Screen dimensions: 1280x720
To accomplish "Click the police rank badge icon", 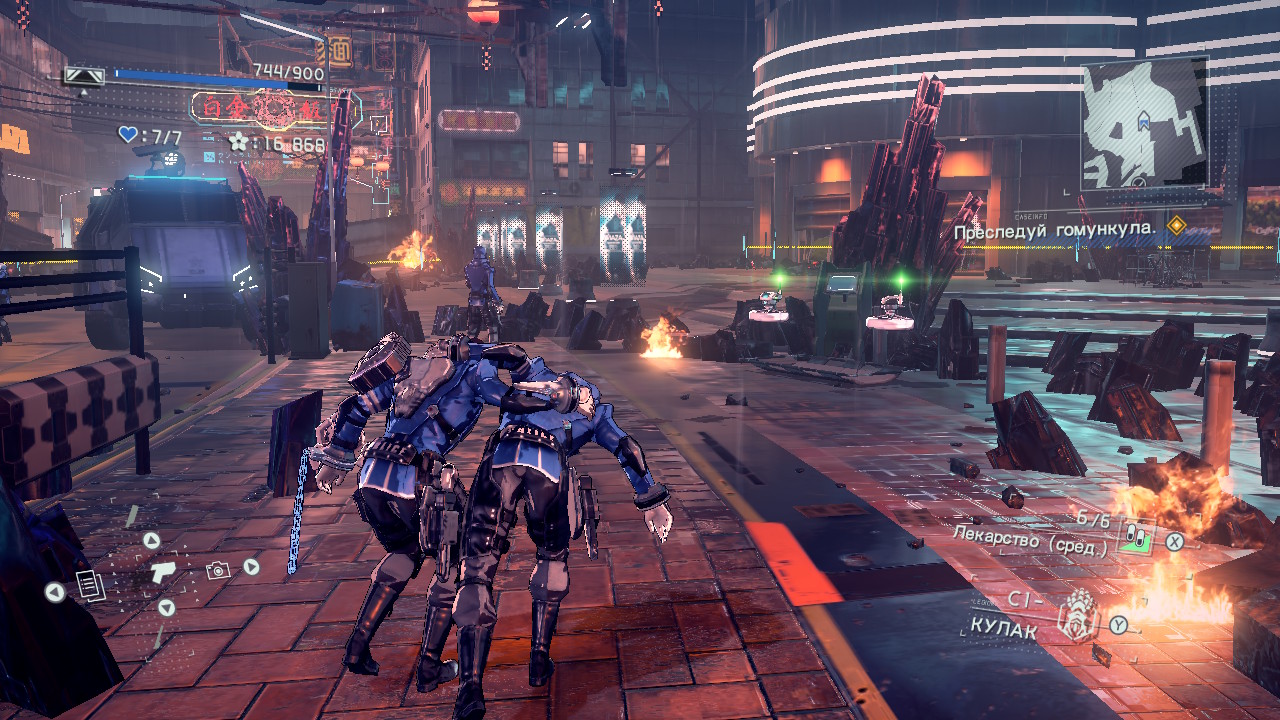I will [84, 76].
